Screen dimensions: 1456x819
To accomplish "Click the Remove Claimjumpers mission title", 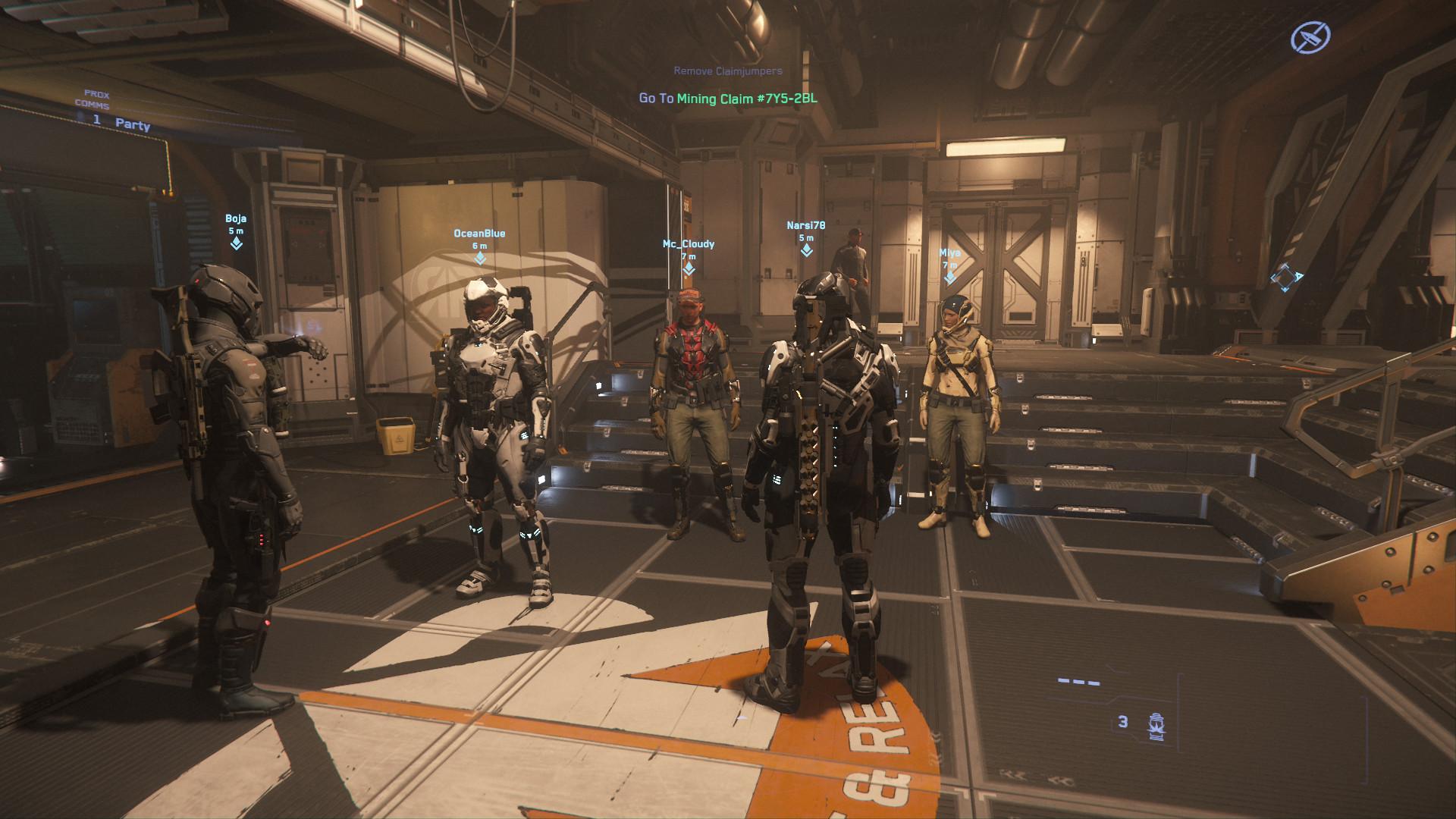I will [728, 71].
